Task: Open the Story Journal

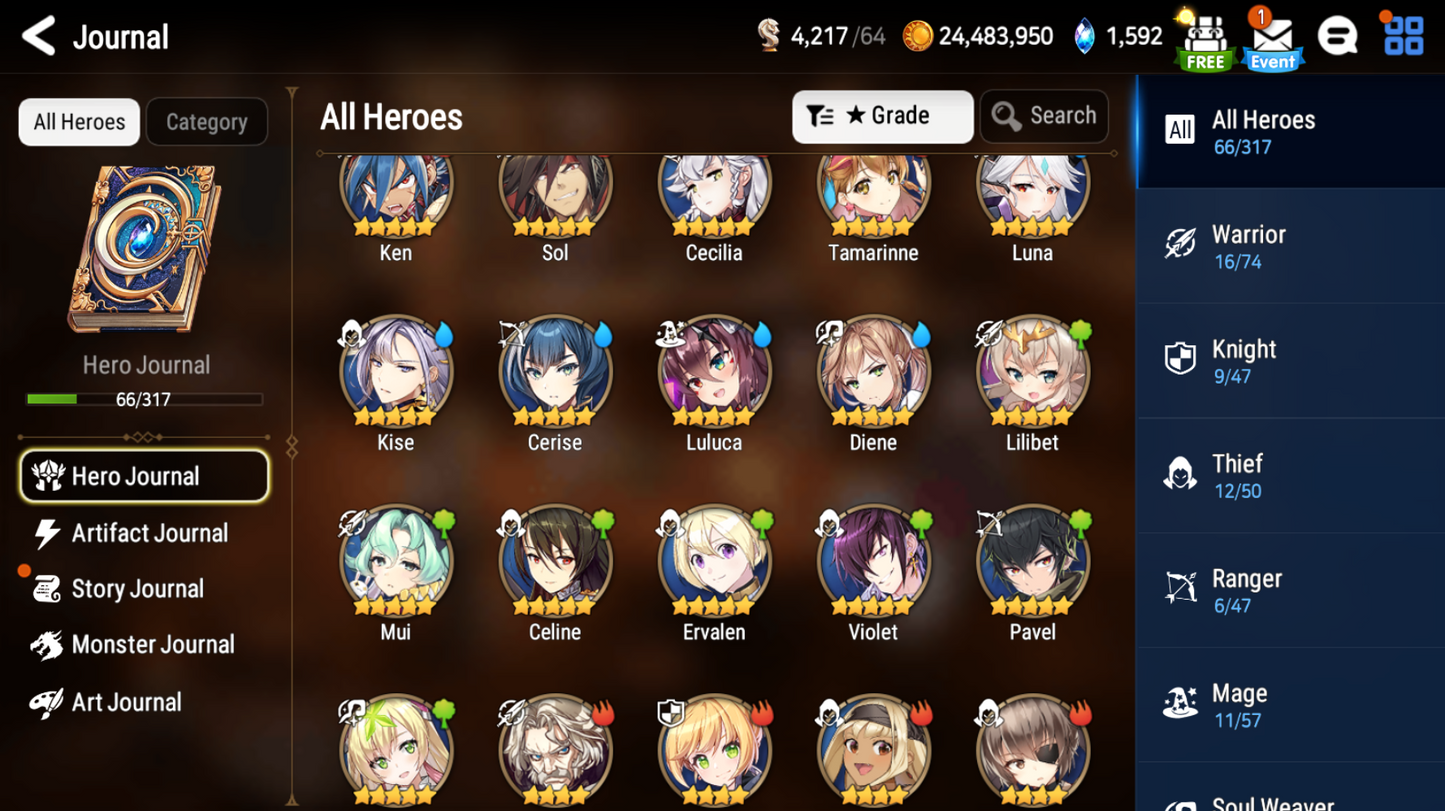Action: coord(136,589)
